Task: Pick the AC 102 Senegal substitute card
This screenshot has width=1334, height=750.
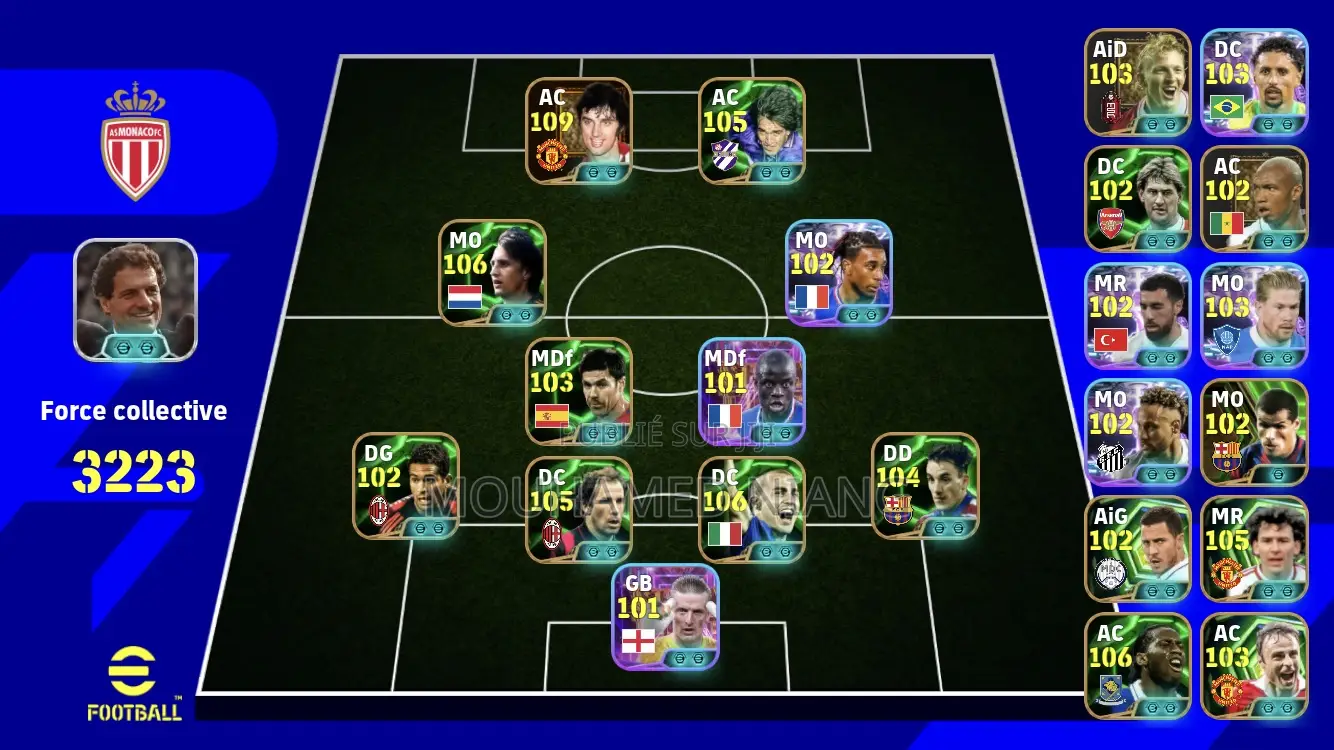Action: tap(1254, 198)
